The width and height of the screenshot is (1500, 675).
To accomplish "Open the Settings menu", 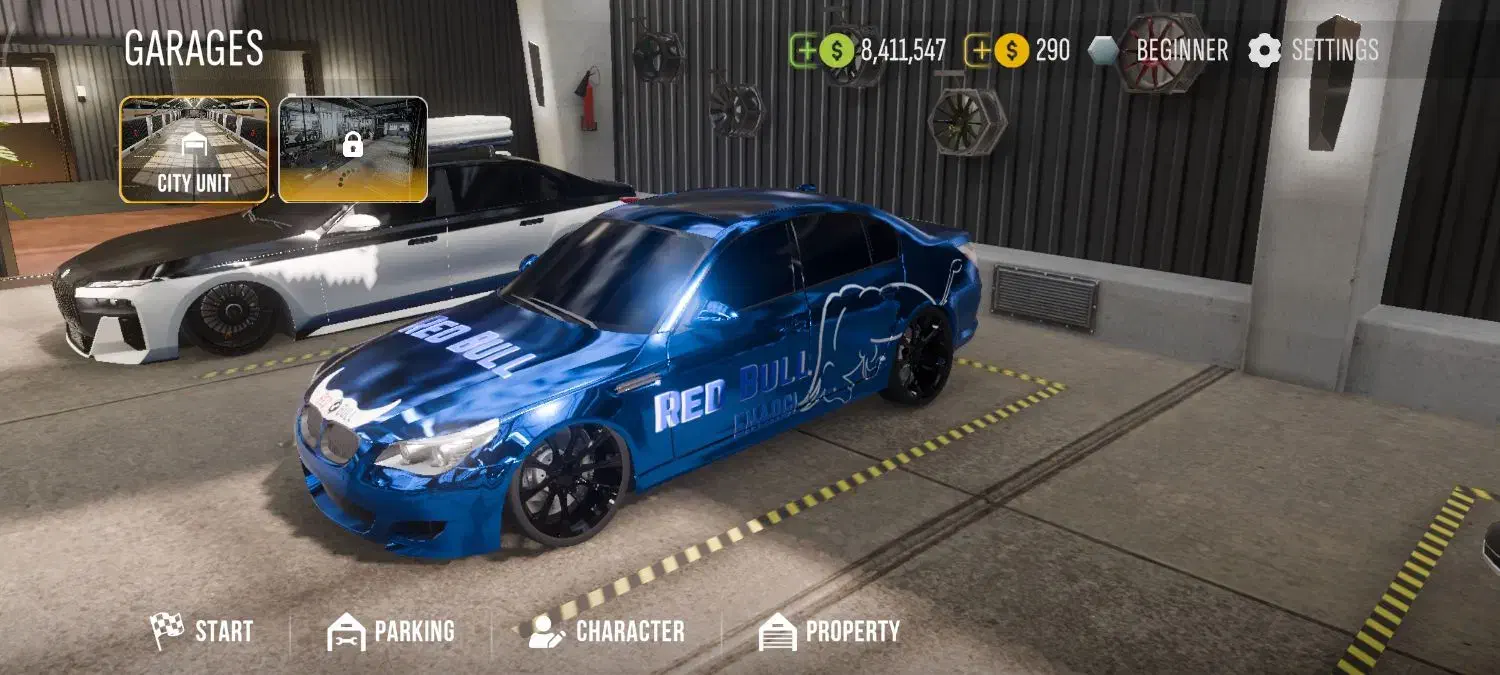I will pyautogui.click(x=1313, y=50).
